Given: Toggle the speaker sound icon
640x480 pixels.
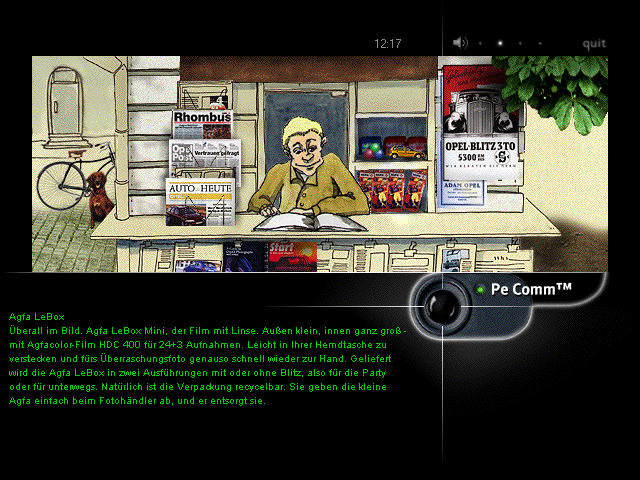Looking at the screenshot, I should point(460,43).
